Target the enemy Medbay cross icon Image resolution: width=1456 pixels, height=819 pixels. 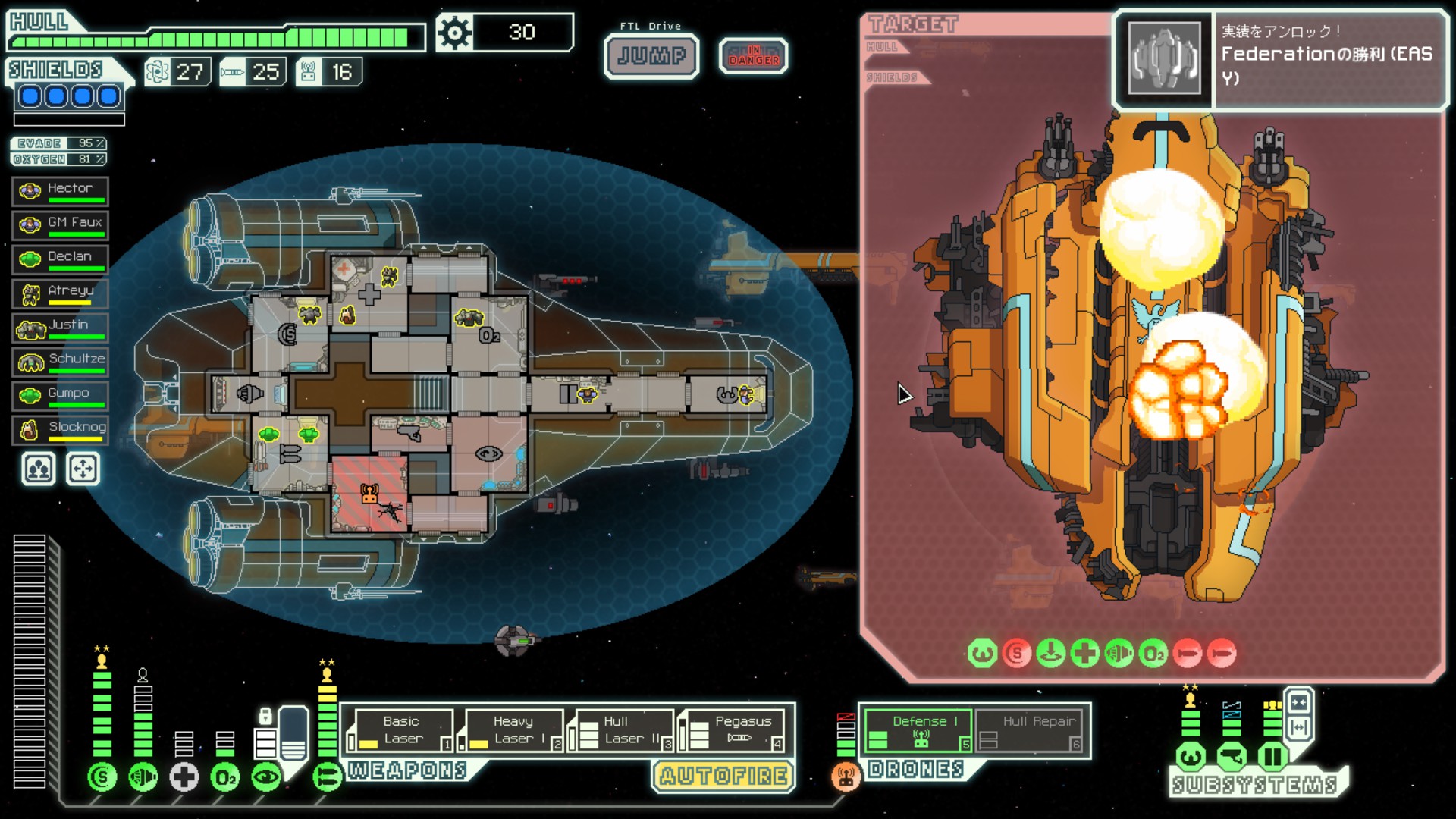click(x=1084, y=652)
